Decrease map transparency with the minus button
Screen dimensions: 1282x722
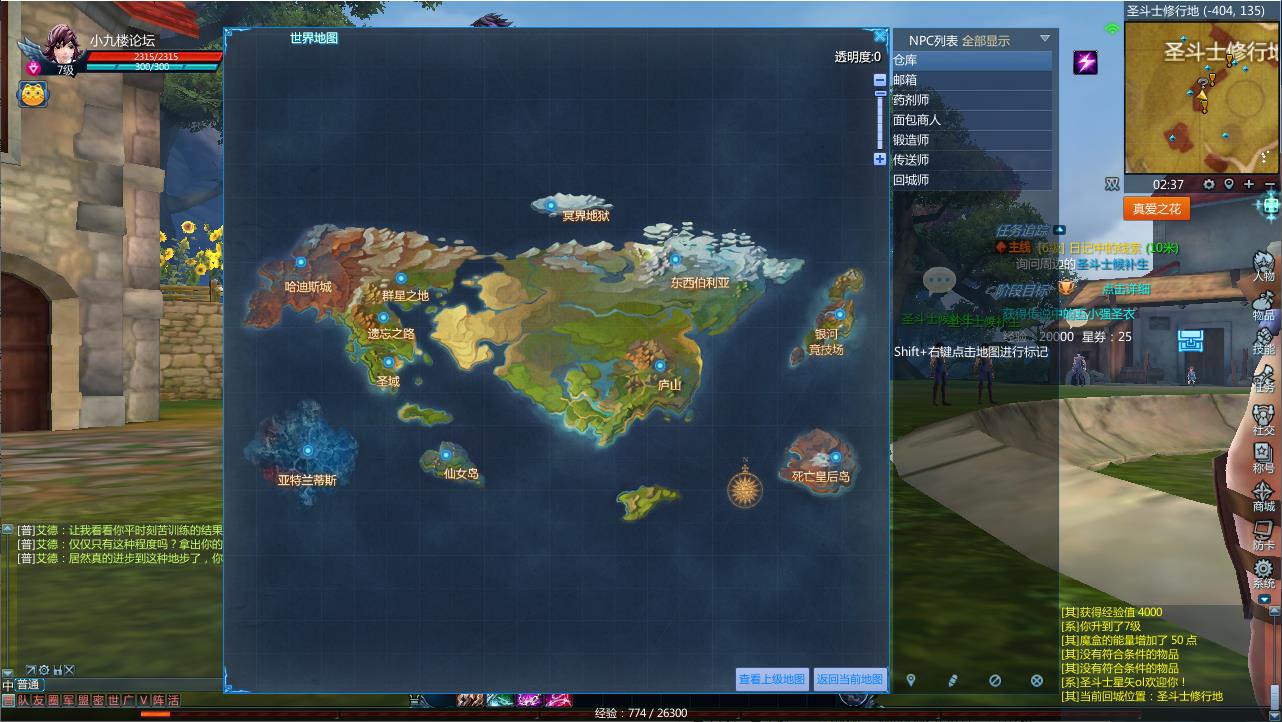click(x=880, y=80)
